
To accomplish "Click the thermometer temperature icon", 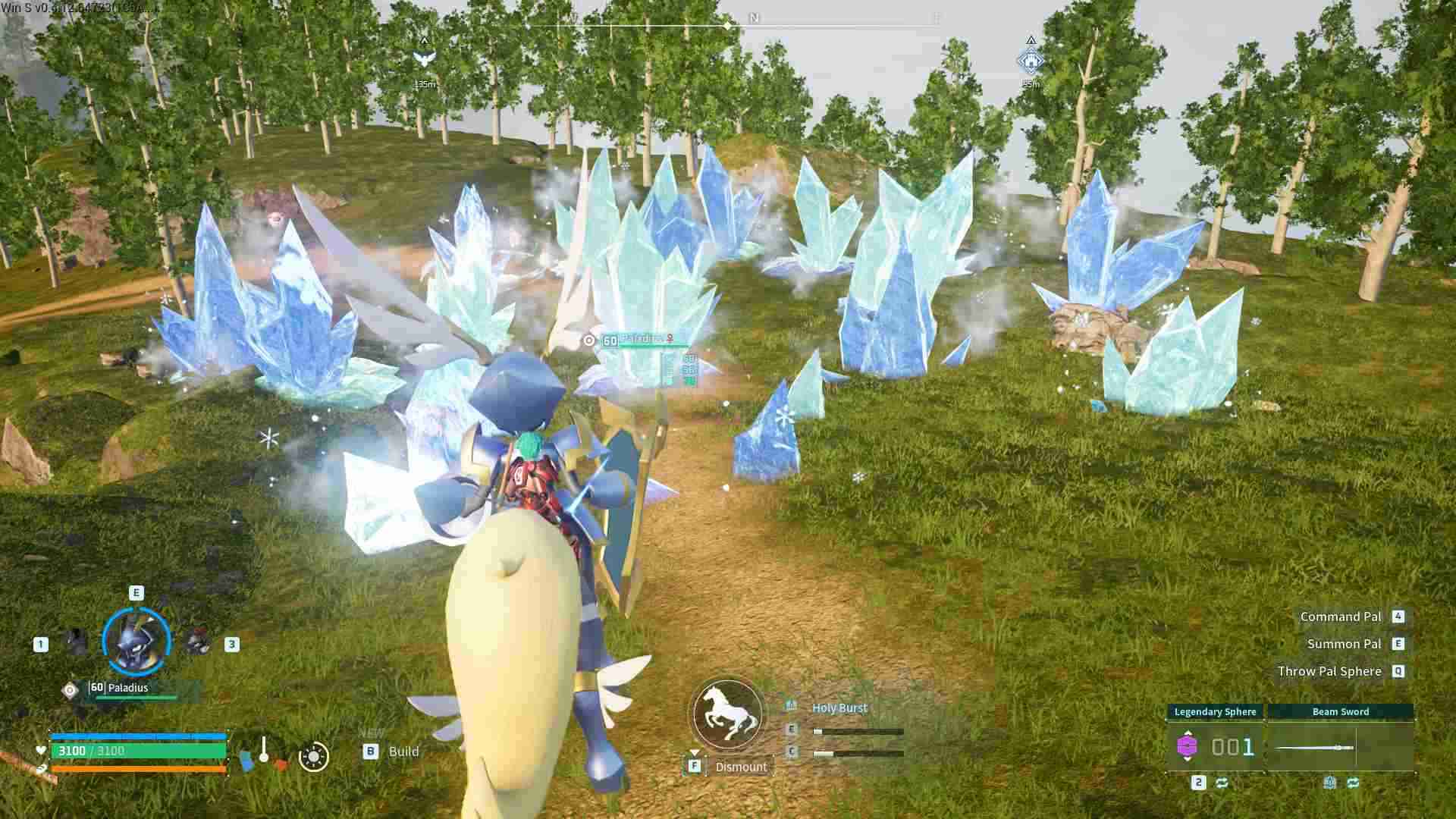I will [264, 750].
